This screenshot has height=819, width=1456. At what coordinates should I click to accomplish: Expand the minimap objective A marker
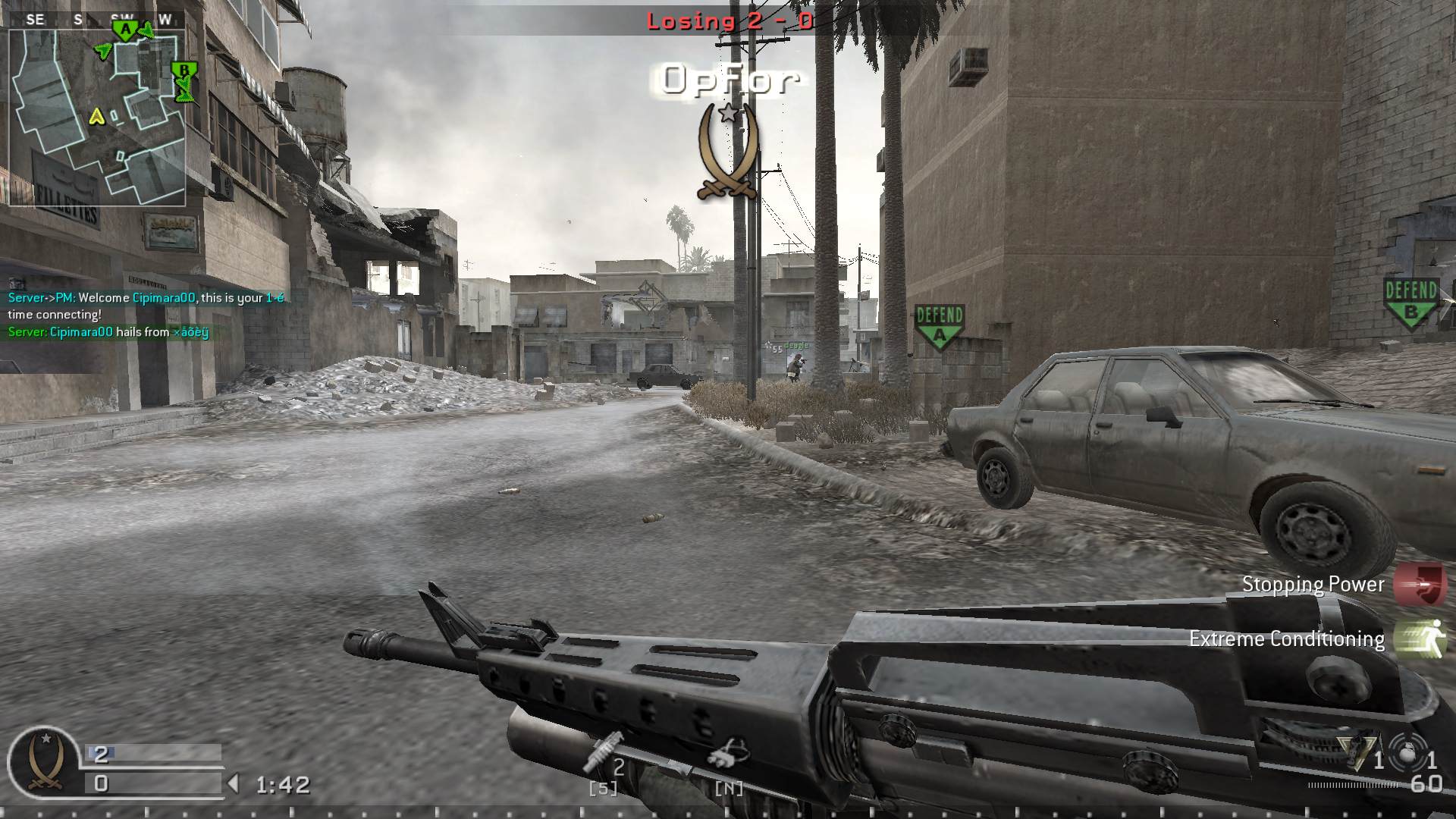pos(124,30)
